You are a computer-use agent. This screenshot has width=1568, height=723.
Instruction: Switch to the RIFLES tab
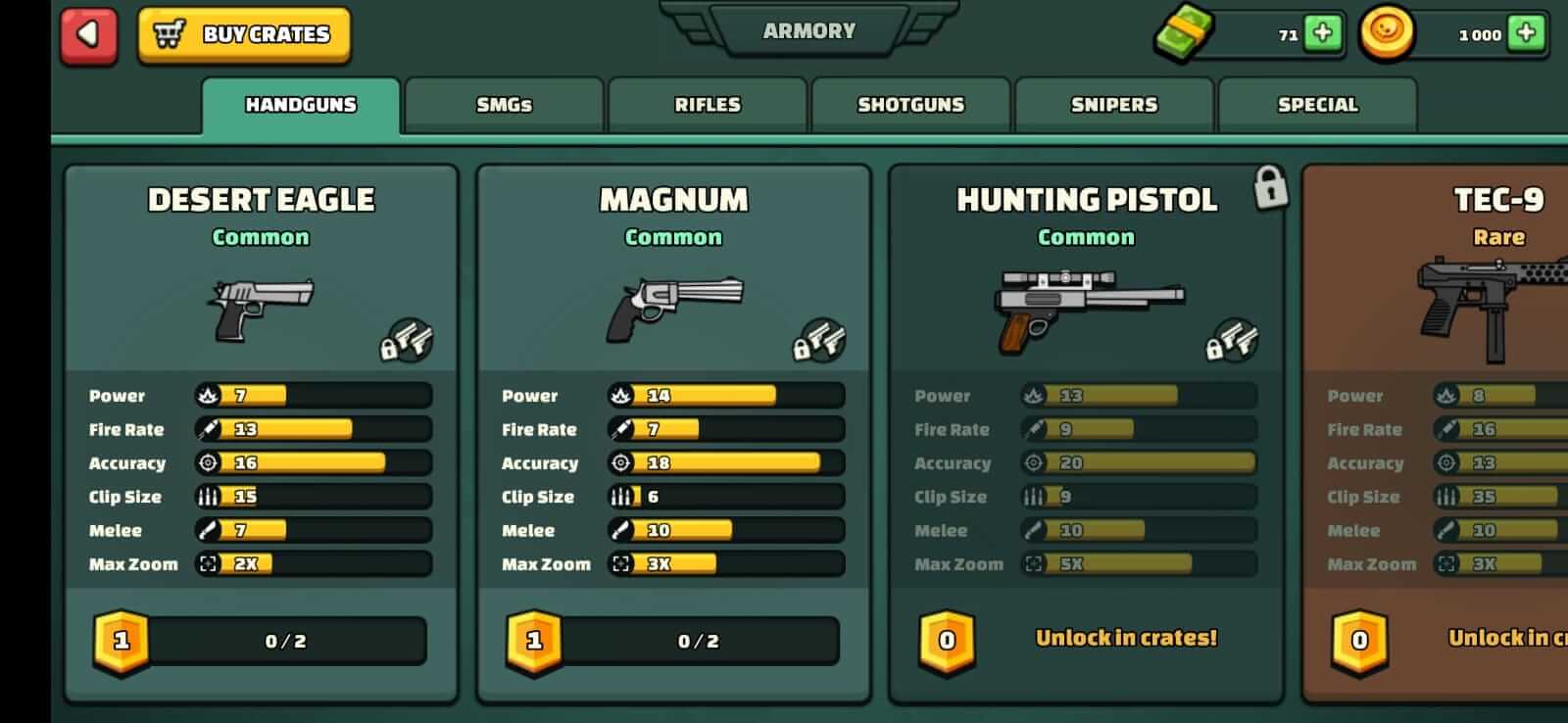709,104
